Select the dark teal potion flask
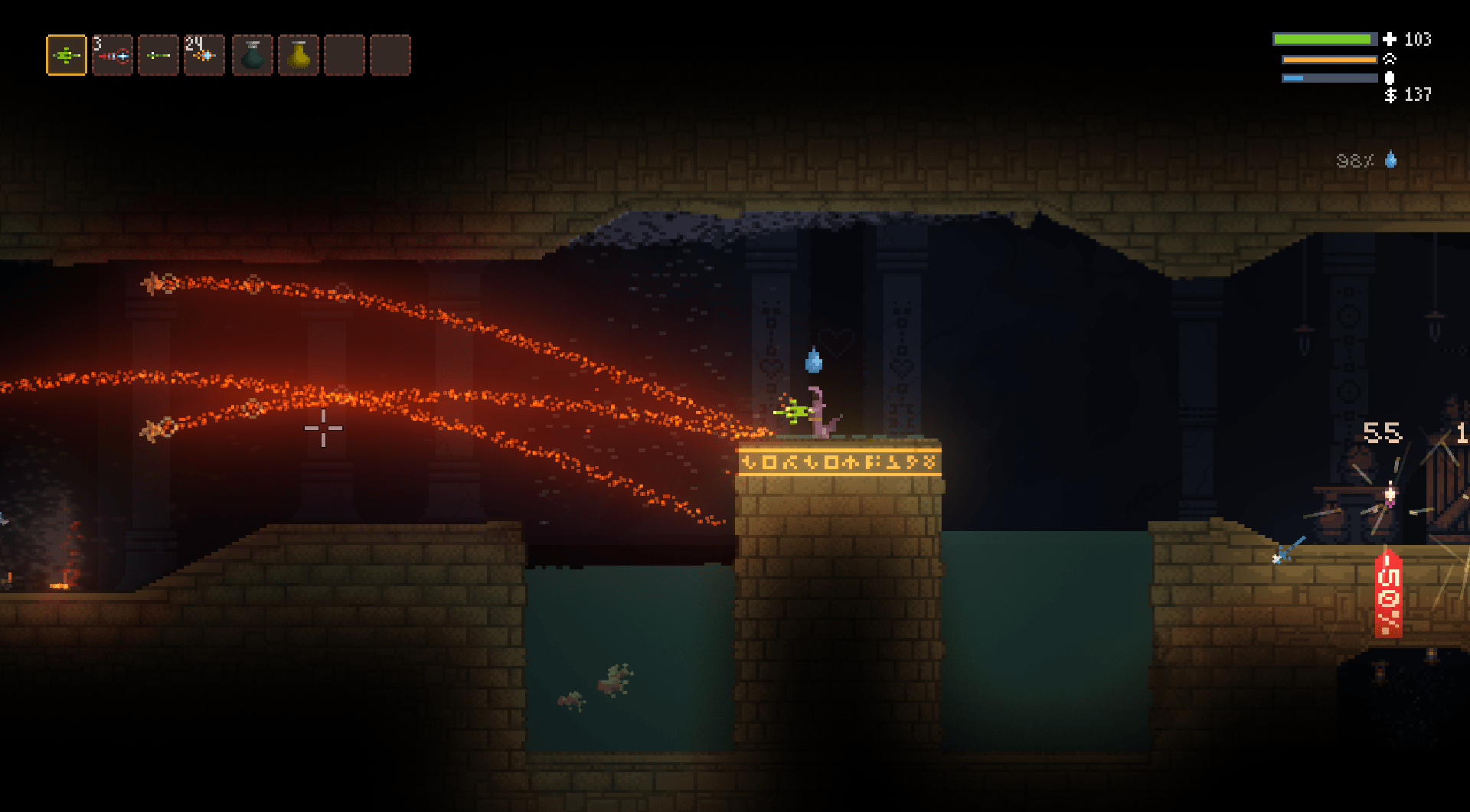The height and width of the screenshot is (812, 1470). (253, 55)
